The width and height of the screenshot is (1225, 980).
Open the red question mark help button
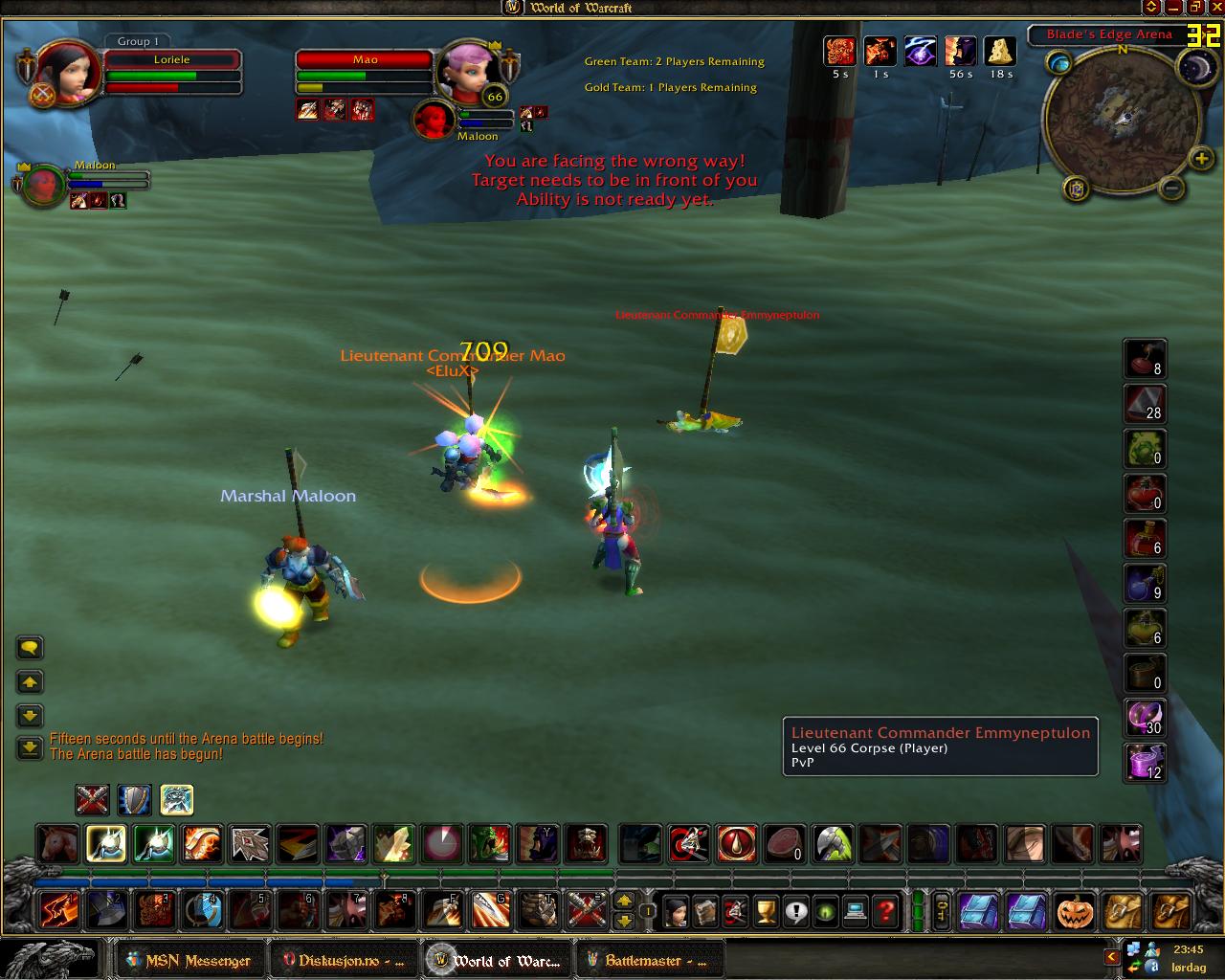coord(887,911)
